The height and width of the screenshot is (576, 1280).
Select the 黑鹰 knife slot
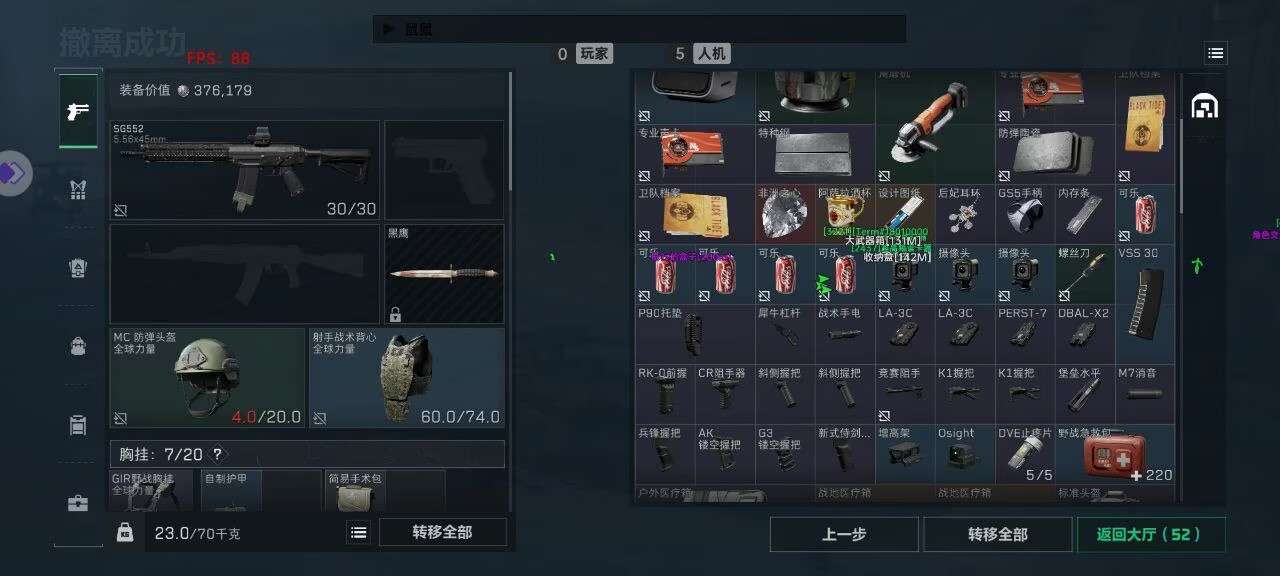click(444, 273)
